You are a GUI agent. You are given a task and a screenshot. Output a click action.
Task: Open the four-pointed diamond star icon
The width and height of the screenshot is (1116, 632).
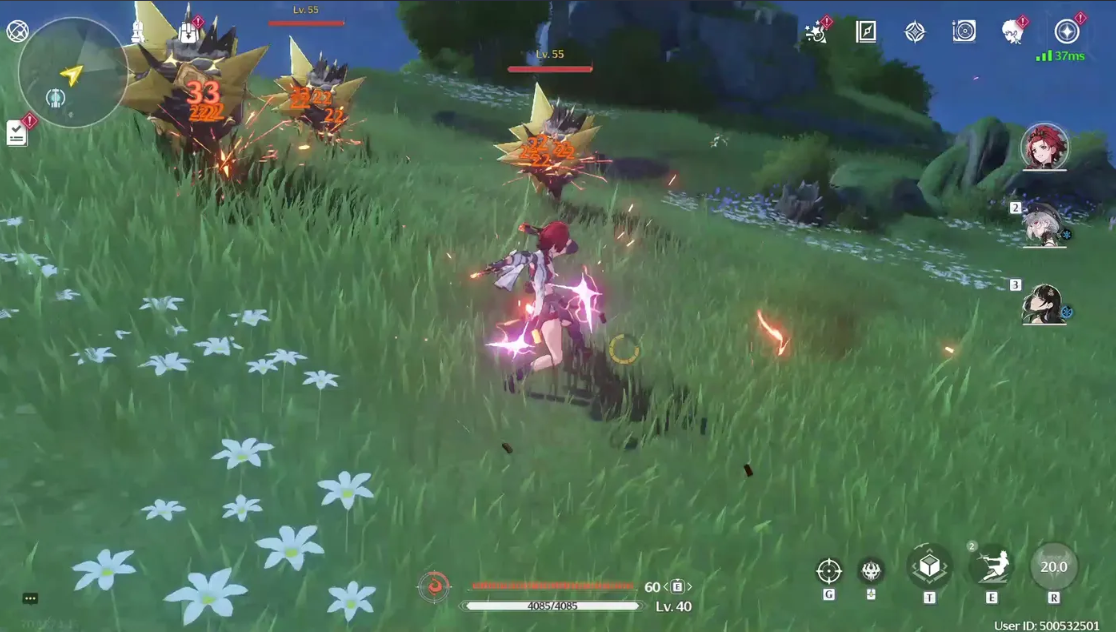915,32
